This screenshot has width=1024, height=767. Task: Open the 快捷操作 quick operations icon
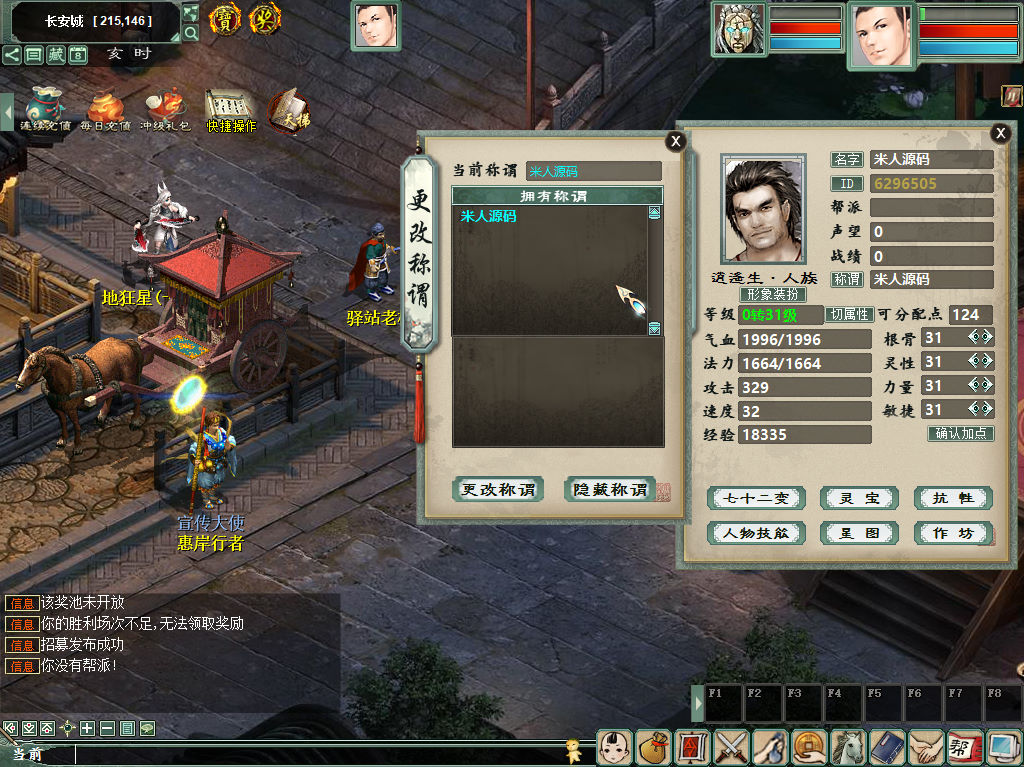tap(231, 110)
